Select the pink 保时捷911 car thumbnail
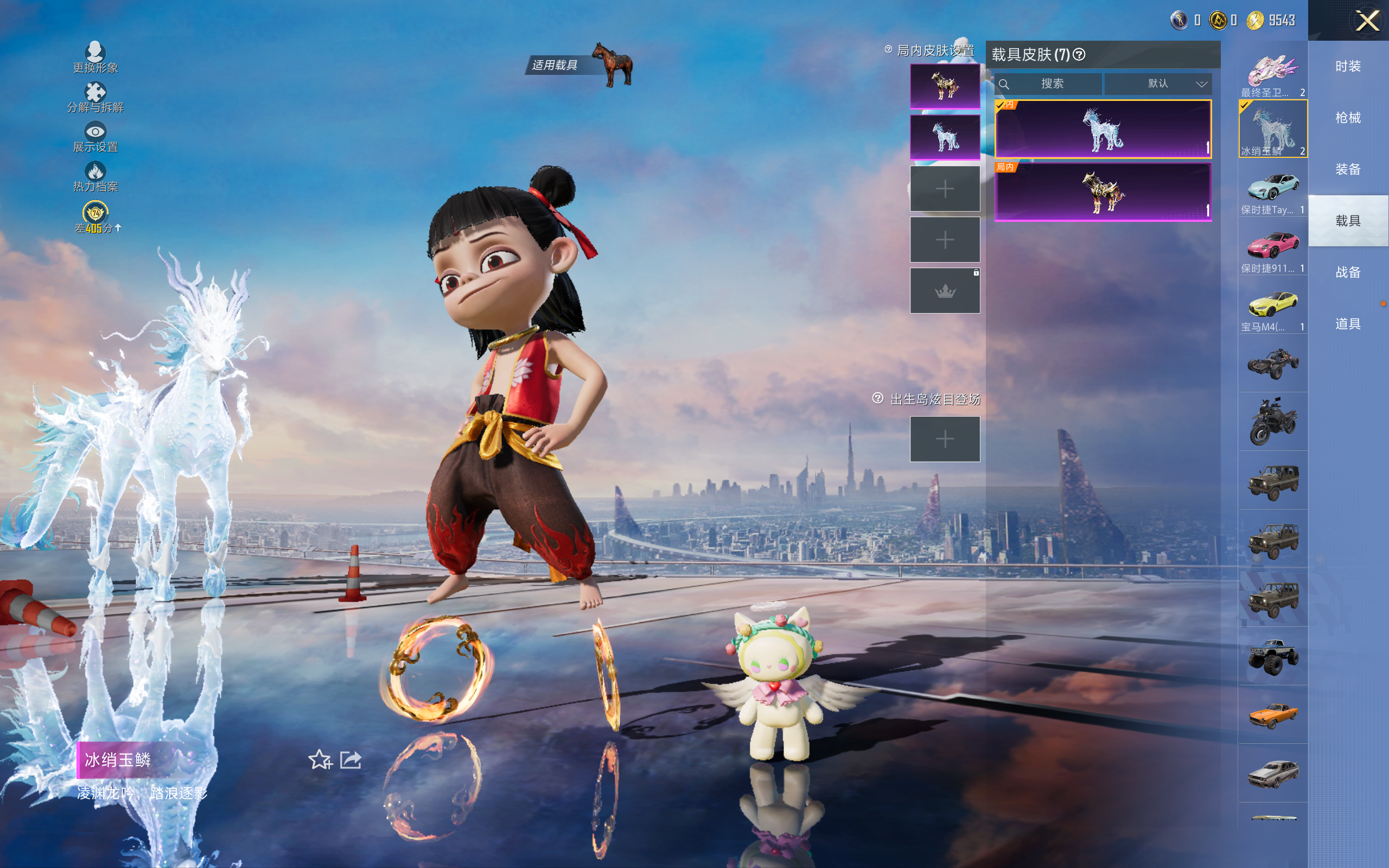Viewport: 1389px width, 868px height. (1272, 248)
